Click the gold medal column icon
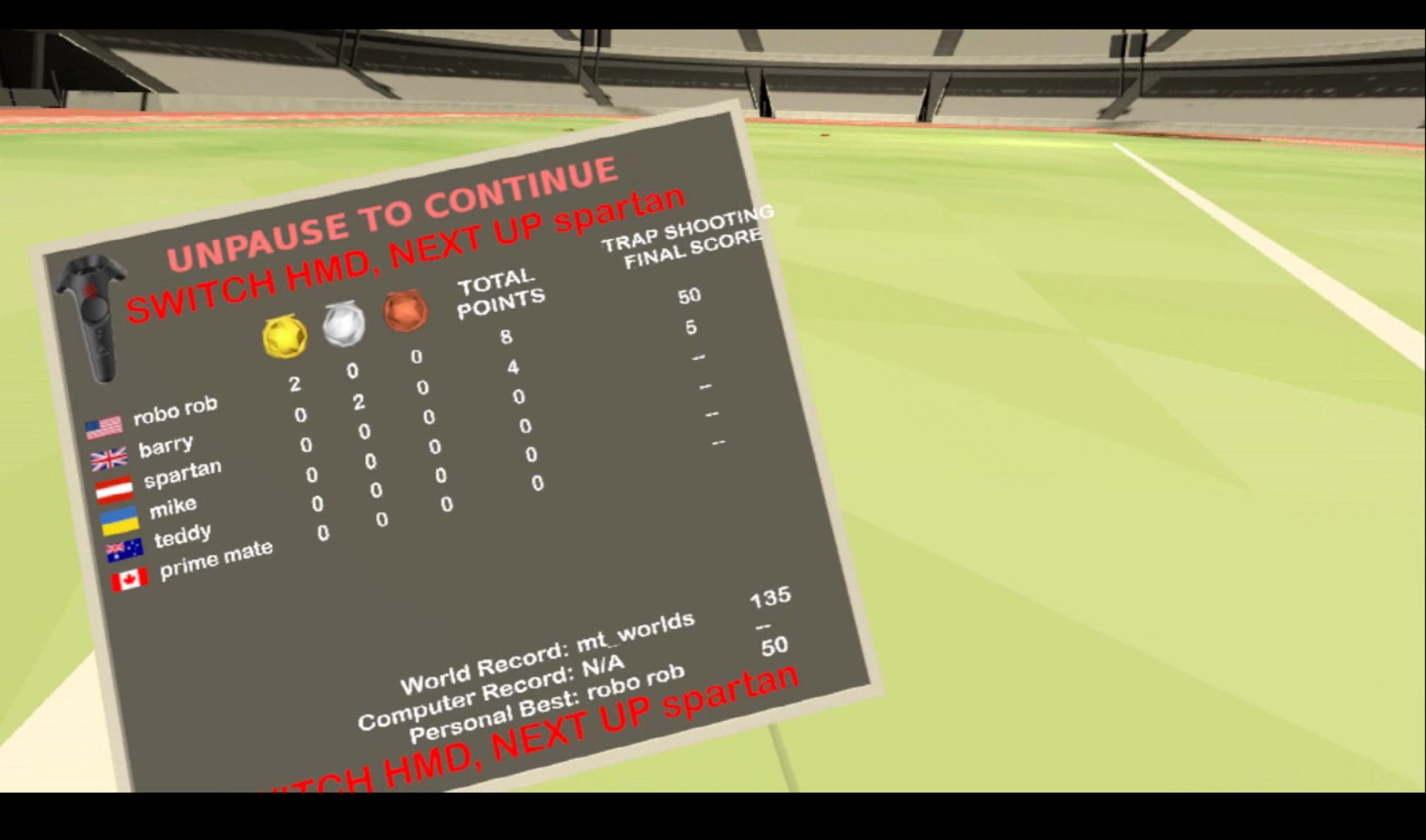 [x=284, y=336]
